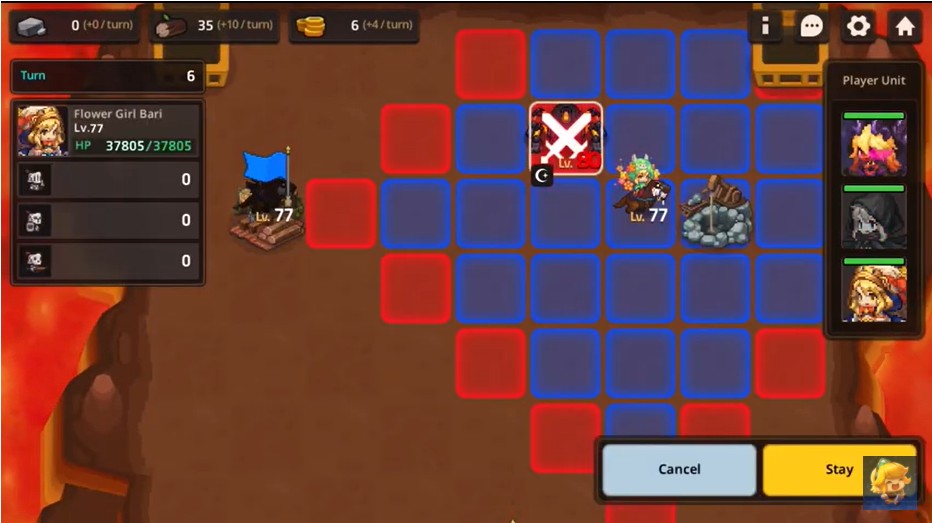Cancel the current unit move
Image resolution: width=932 pixels, height=523 pixels.
(x=679, y=469)
